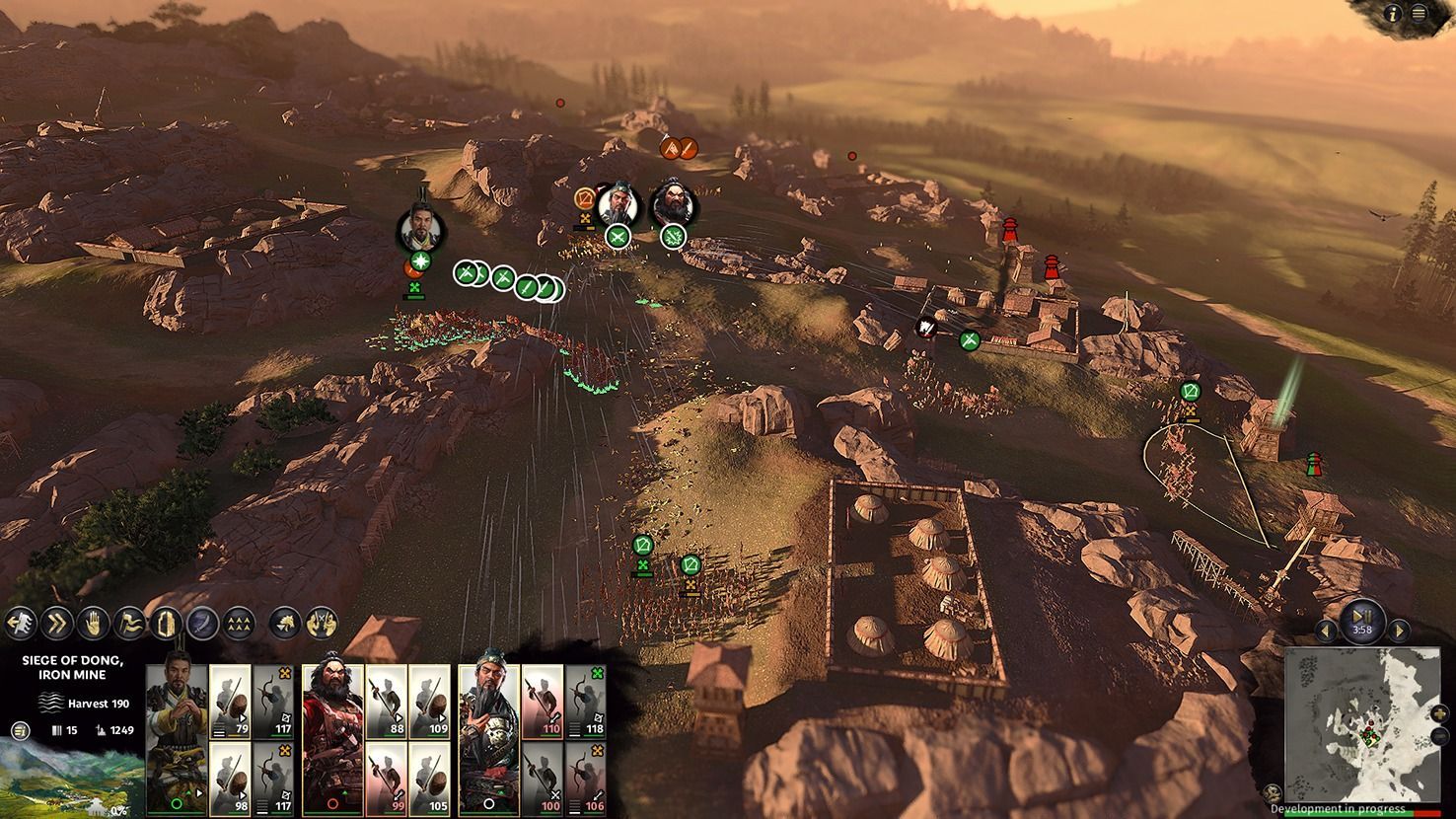Image resolution: width=1456 pixels, height=819 pixels.
Task: Toggle fire-at-will curved blade icon
Action: 202,623
